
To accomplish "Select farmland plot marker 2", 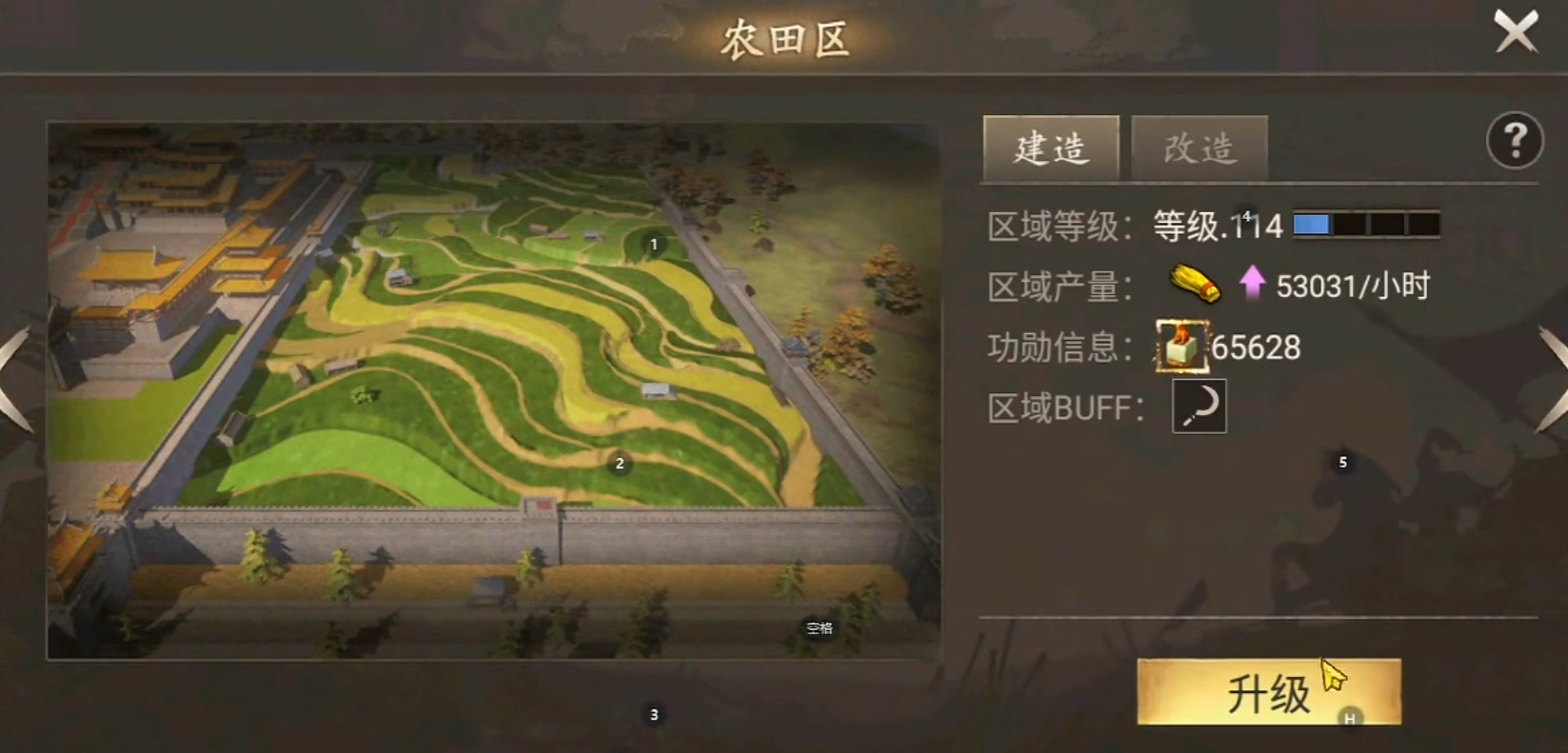I will [620, 465].
